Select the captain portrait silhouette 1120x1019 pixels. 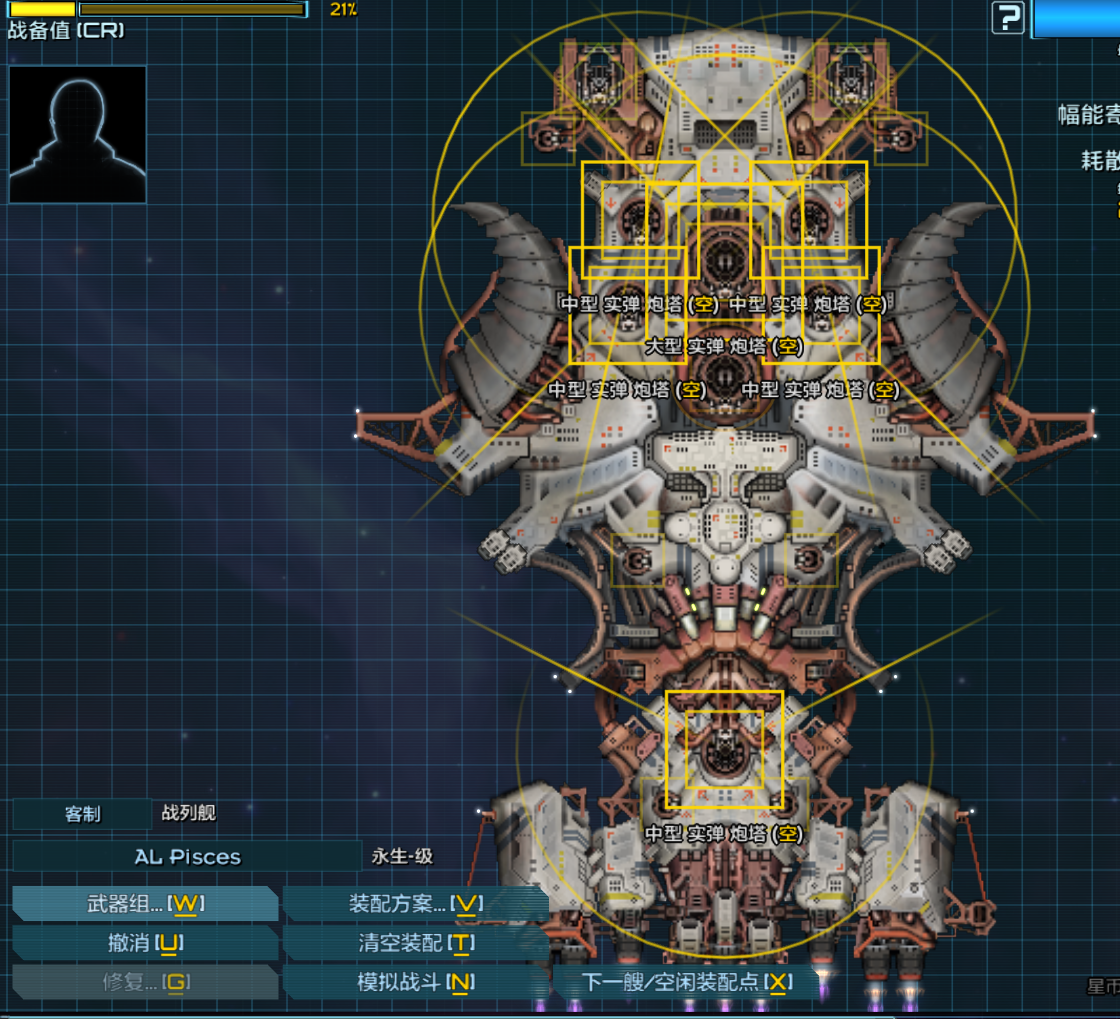pyautogui.click(x=78, y=134)
